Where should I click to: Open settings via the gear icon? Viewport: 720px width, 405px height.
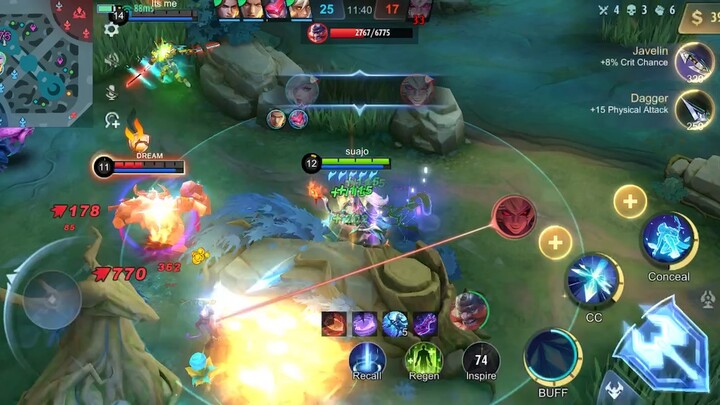tap(111, 29)
